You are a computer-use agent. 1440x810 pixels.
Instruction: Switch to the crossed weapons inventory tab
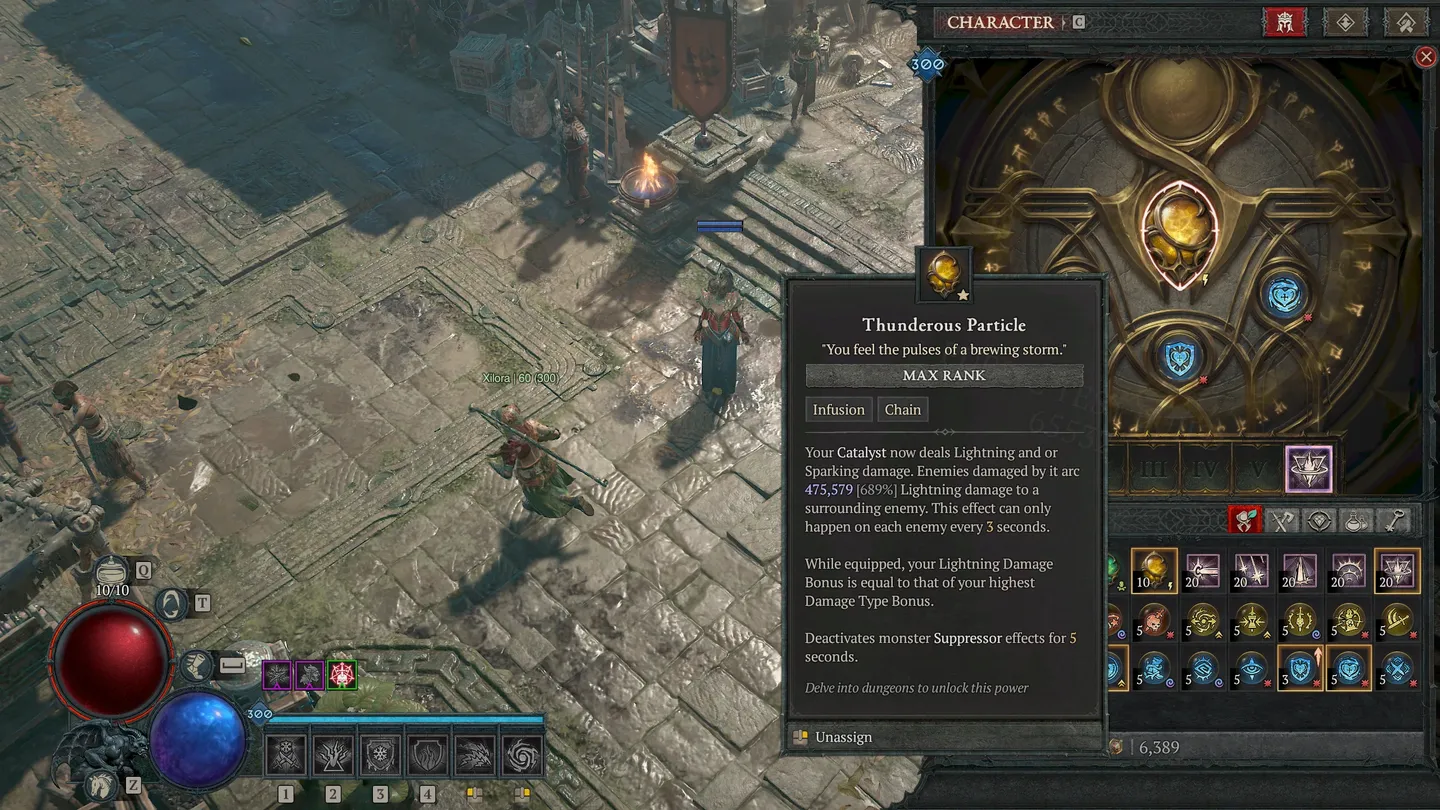(x=1282, y=520)
